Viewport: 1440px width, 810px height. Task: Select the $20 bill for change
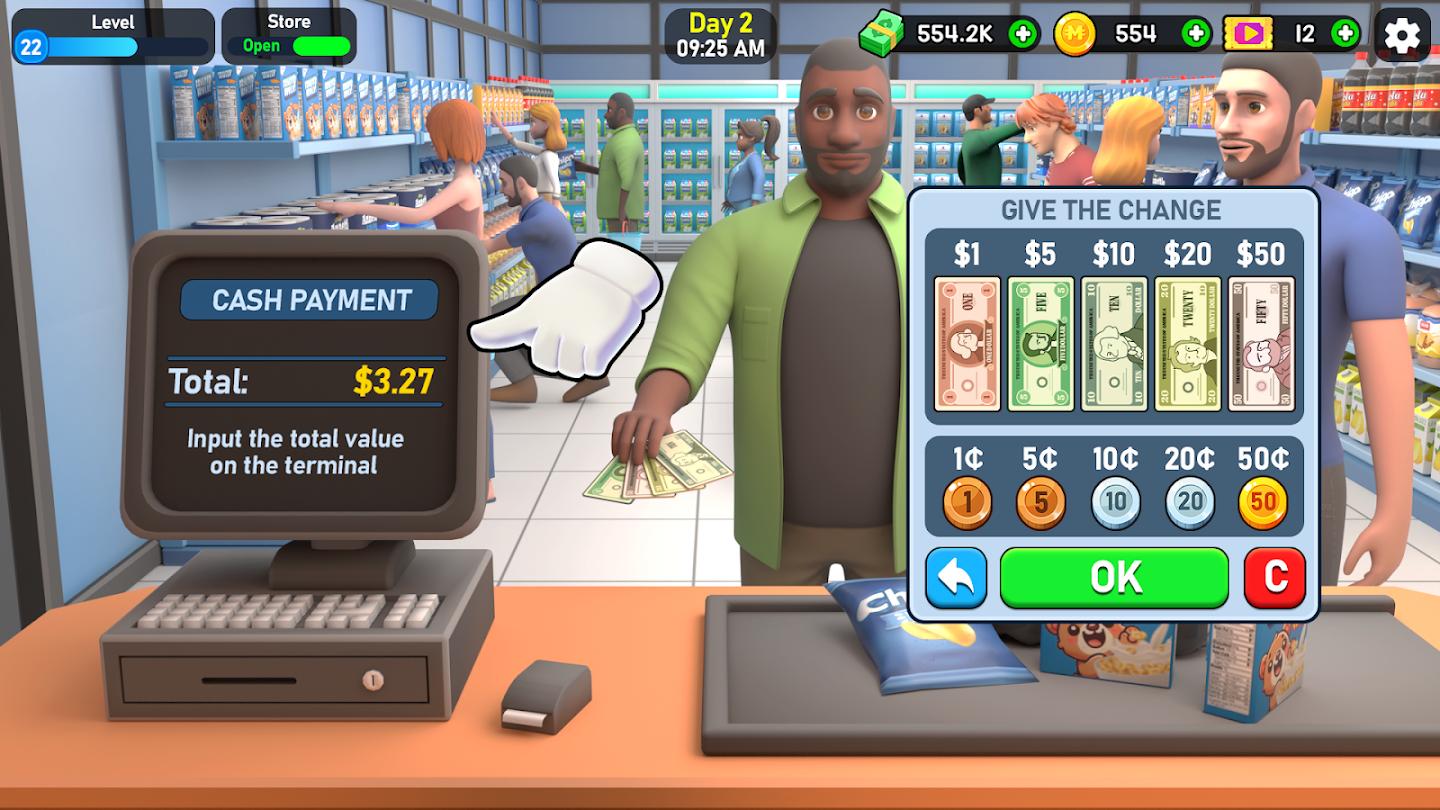tap(1189, 343)
